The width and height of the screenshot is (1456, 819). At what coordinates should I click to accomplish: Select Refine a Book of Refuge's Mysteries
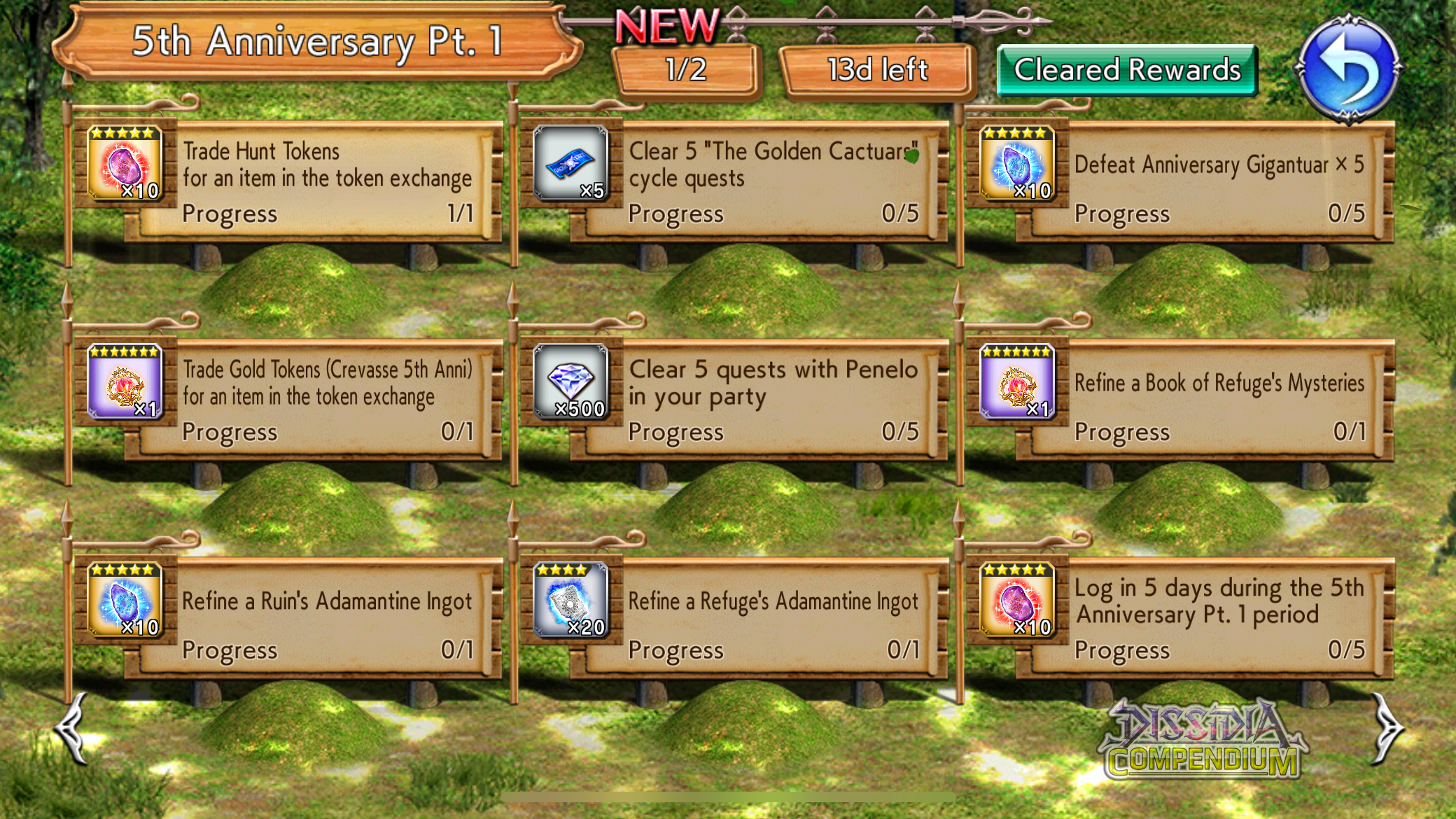(1219, 400)
